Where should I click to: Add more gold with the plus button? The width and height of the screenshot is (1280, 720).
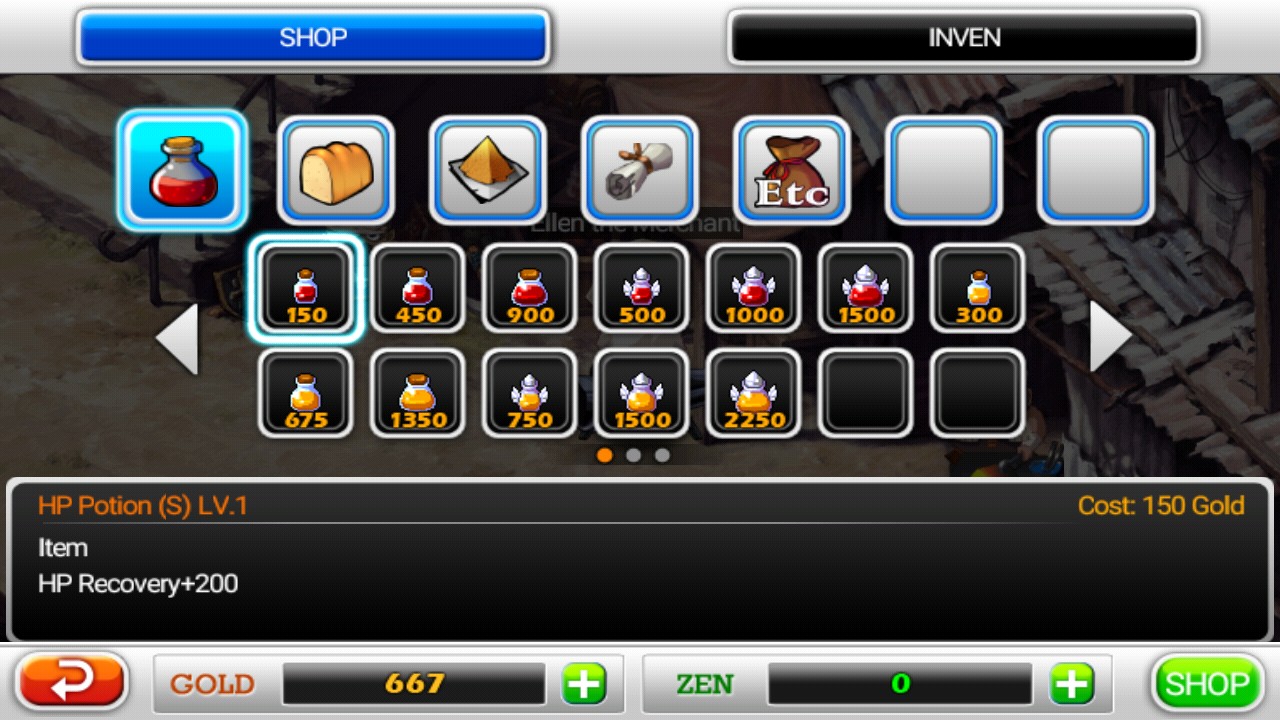[x=584, y=684]
